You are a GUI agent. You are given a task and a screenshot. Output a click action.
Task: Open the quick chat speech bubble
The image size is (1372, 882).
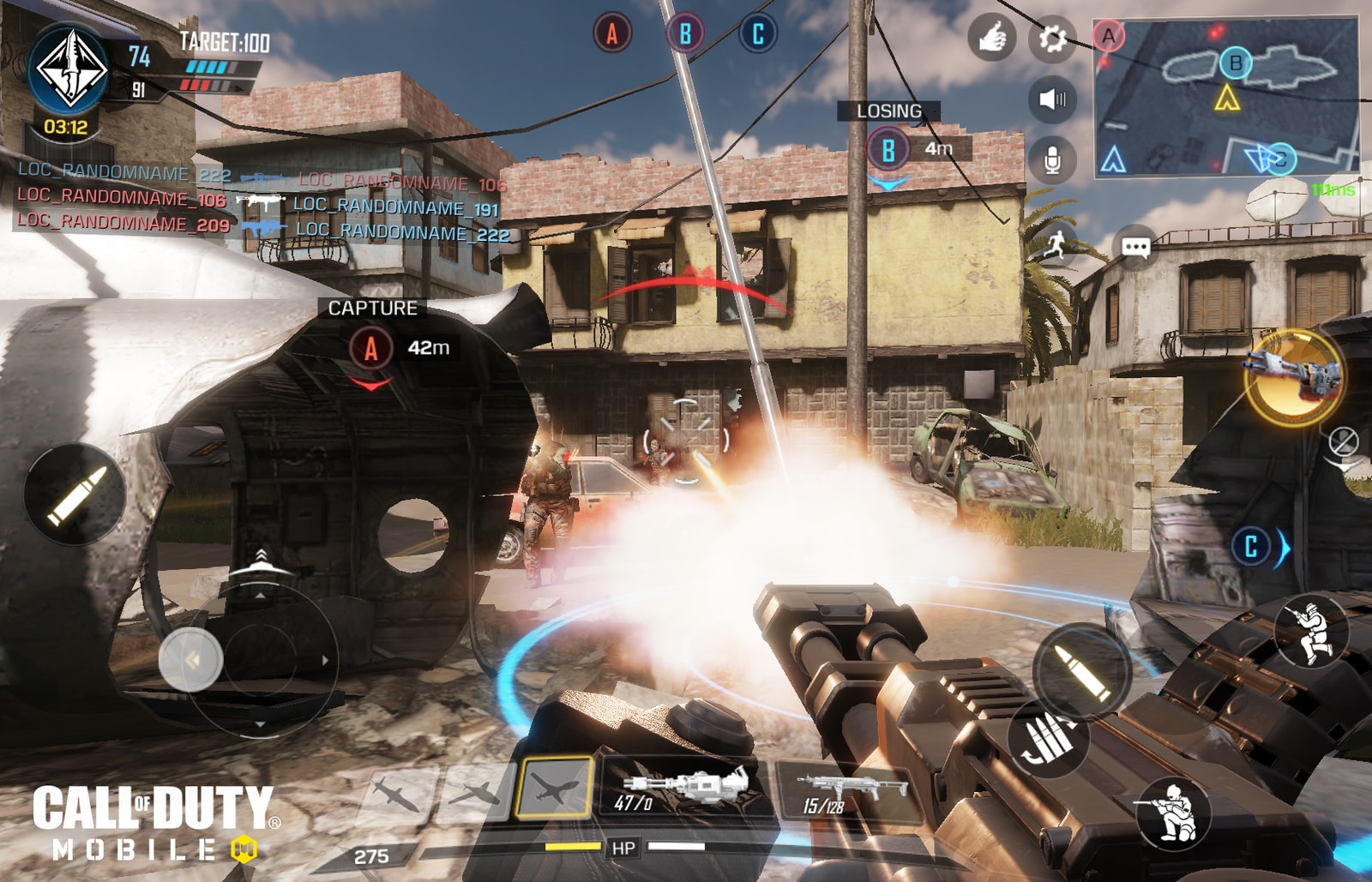tap(1135, 248)
